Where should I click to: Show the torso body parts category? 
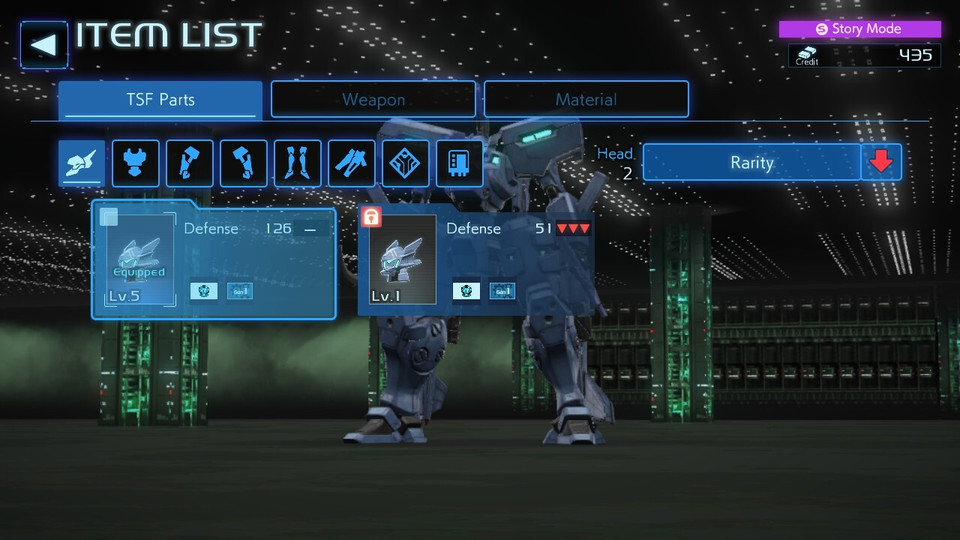(136, 163)
